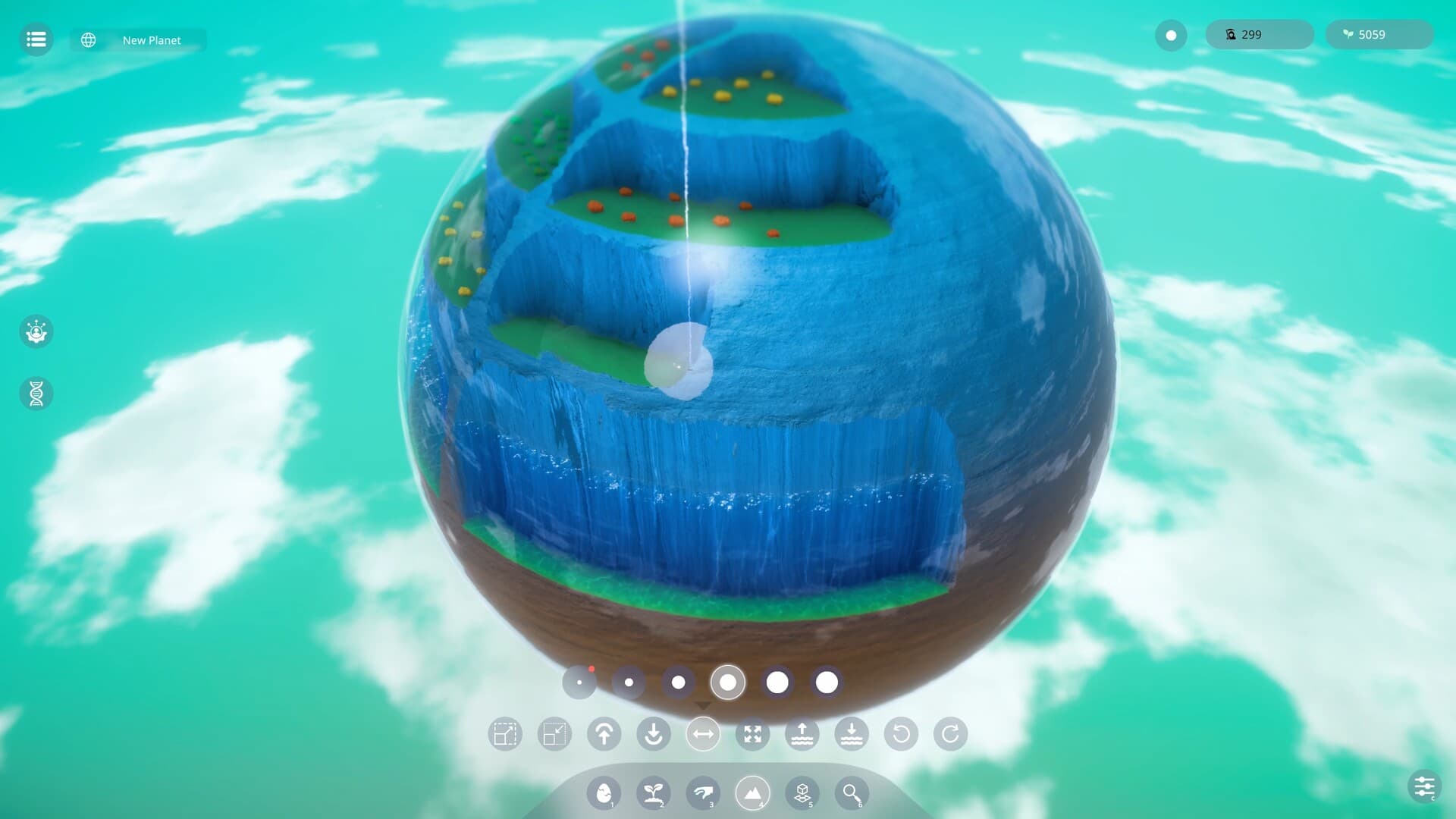Select the largest brush size dot
The width and height of the screenshot is (1456, 819).
pos(825,682)
